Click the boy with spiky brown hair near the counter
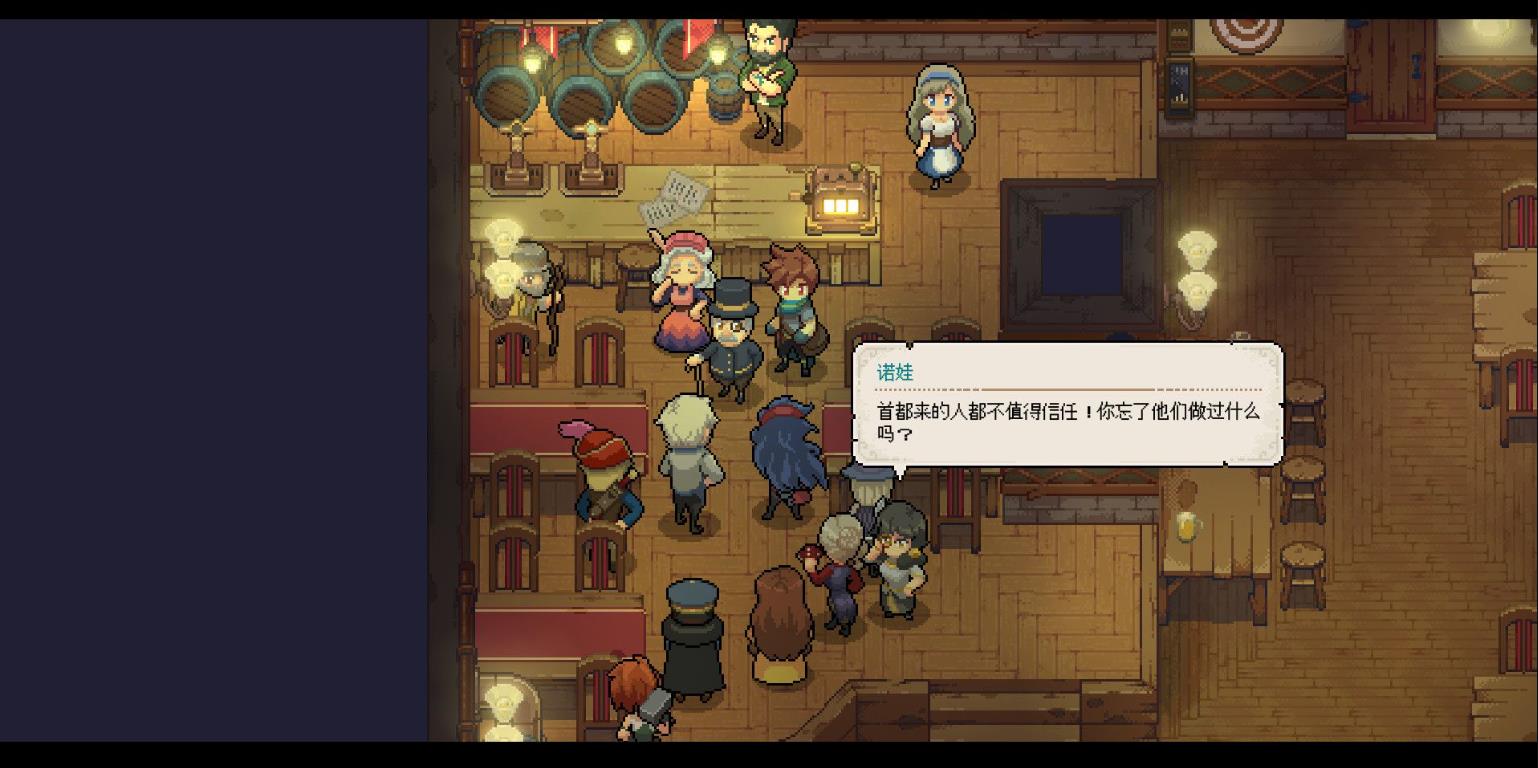 click(795, 300)
